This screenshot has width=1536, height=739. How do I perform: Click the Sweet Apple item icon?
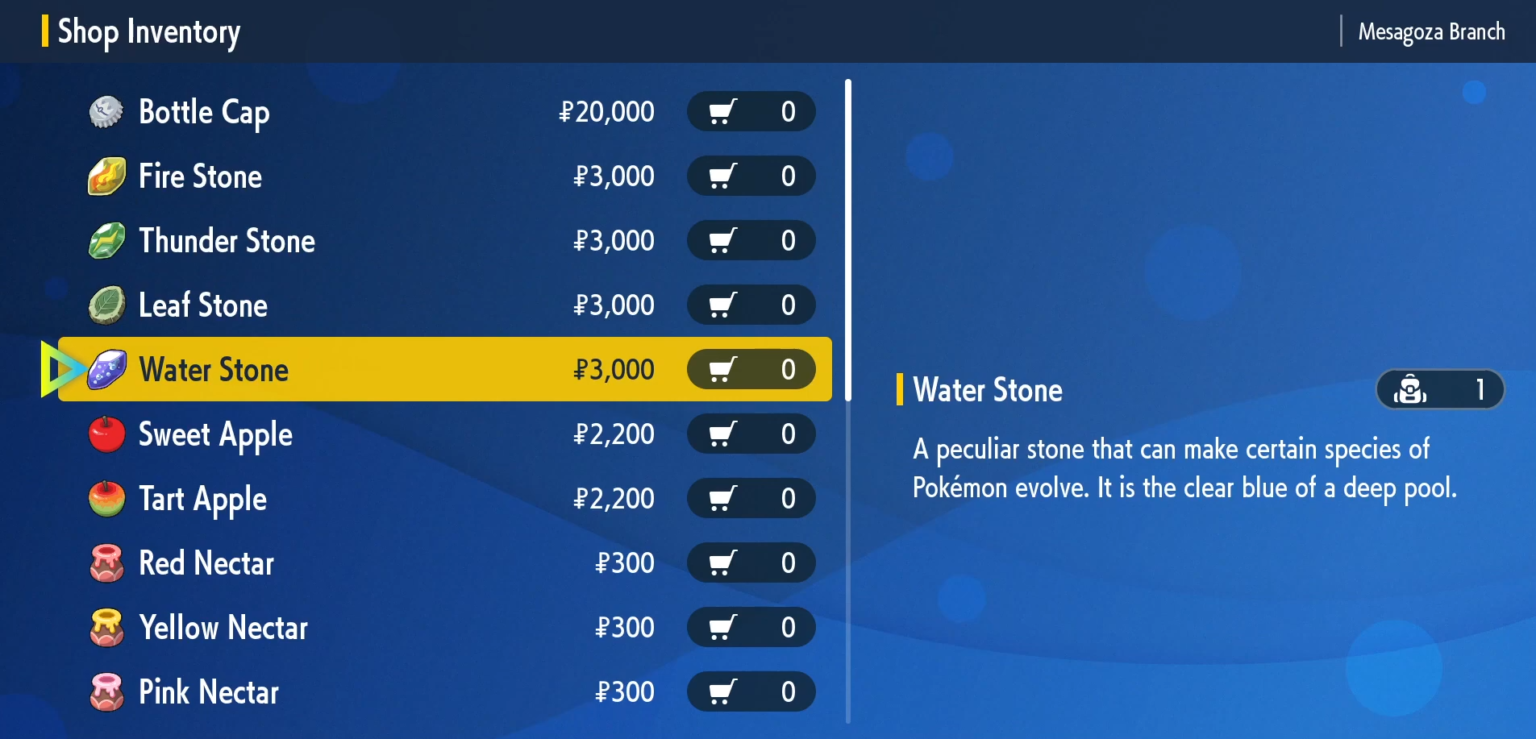pos(106,434)
